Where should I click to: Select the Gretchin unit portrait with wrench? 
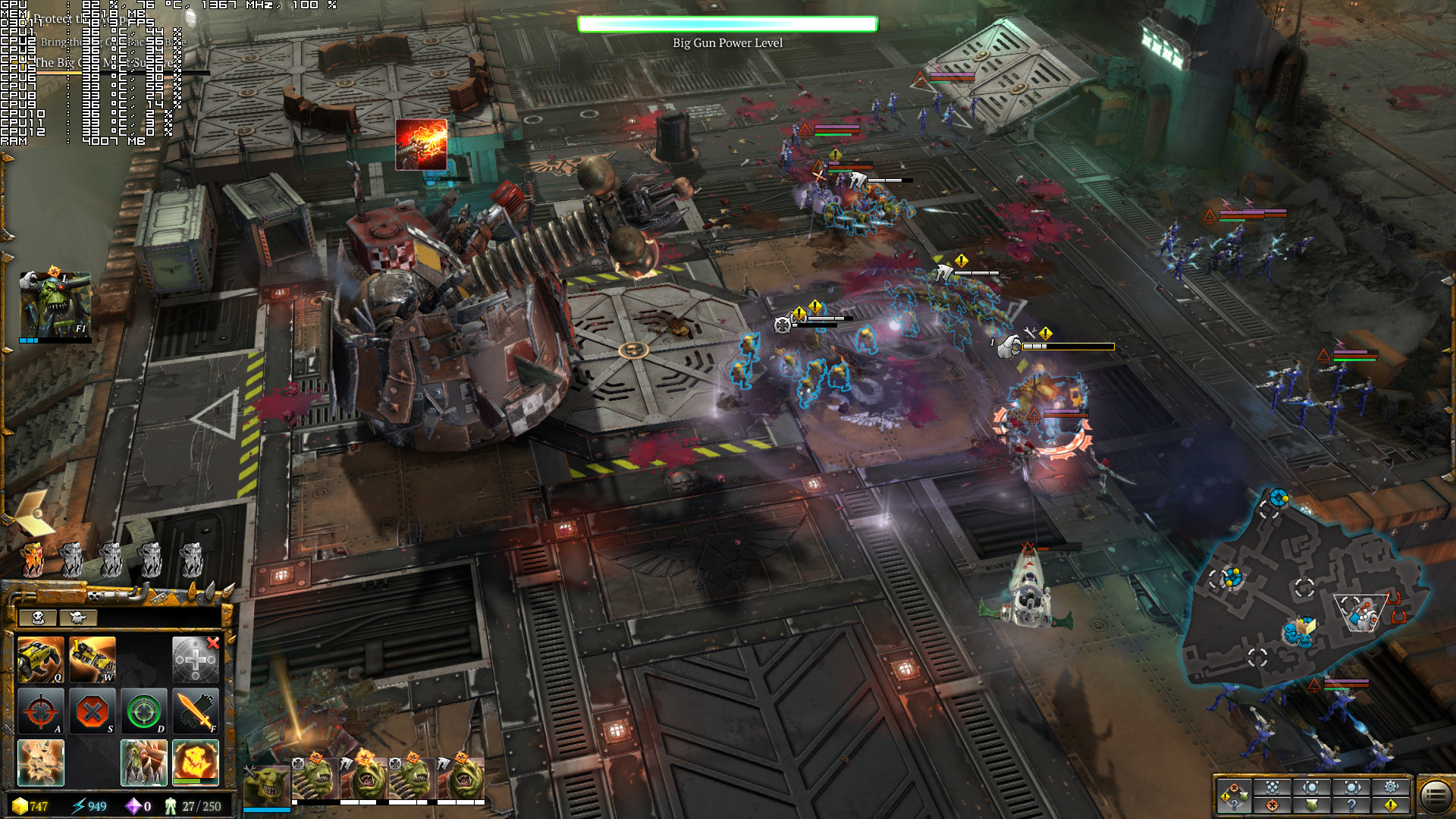[266, 786]
